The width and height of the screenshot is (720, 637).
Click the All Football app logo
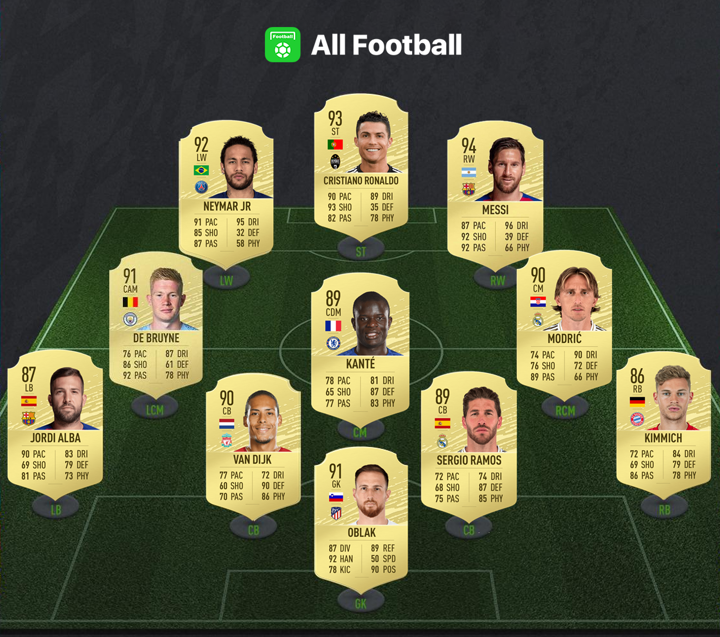282,45
